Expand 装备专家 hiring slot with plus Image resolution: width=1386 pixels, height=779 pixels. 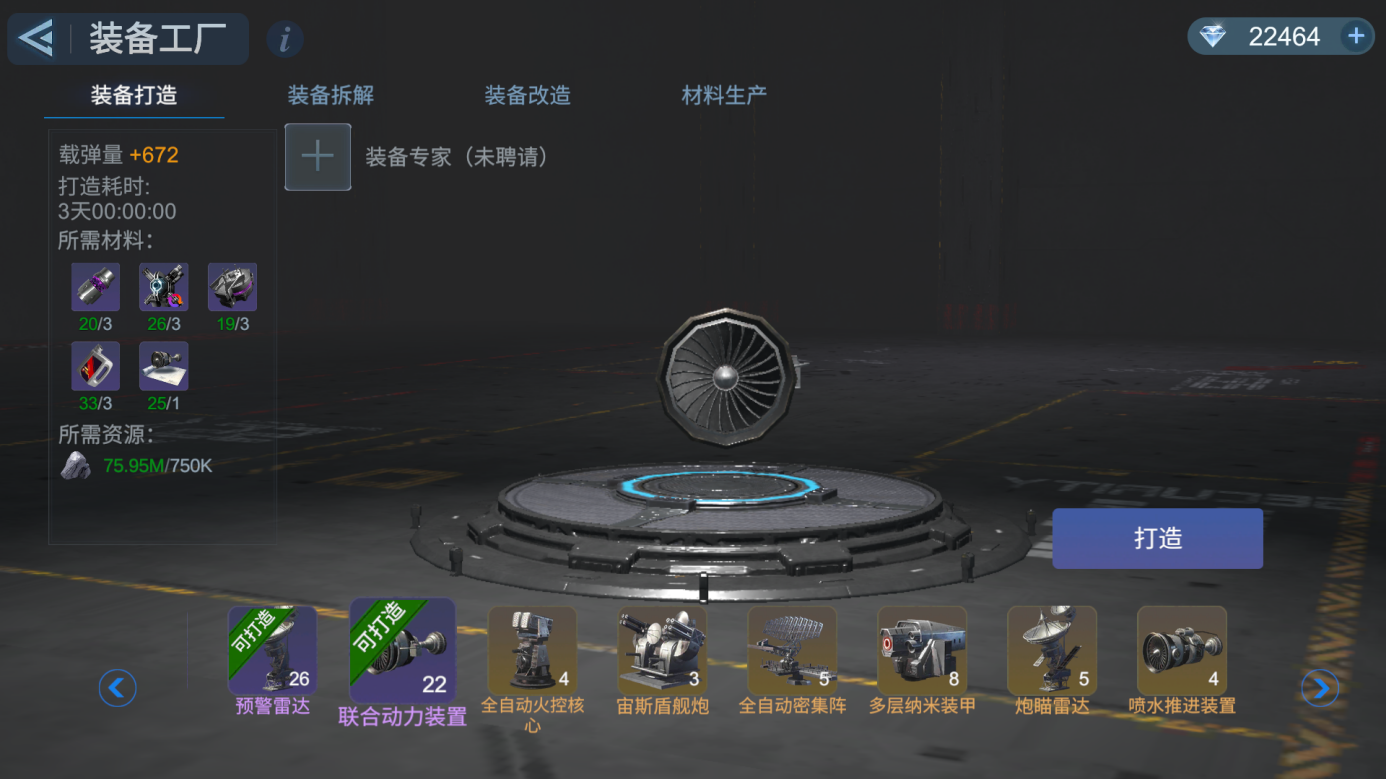tap(317, 156)
